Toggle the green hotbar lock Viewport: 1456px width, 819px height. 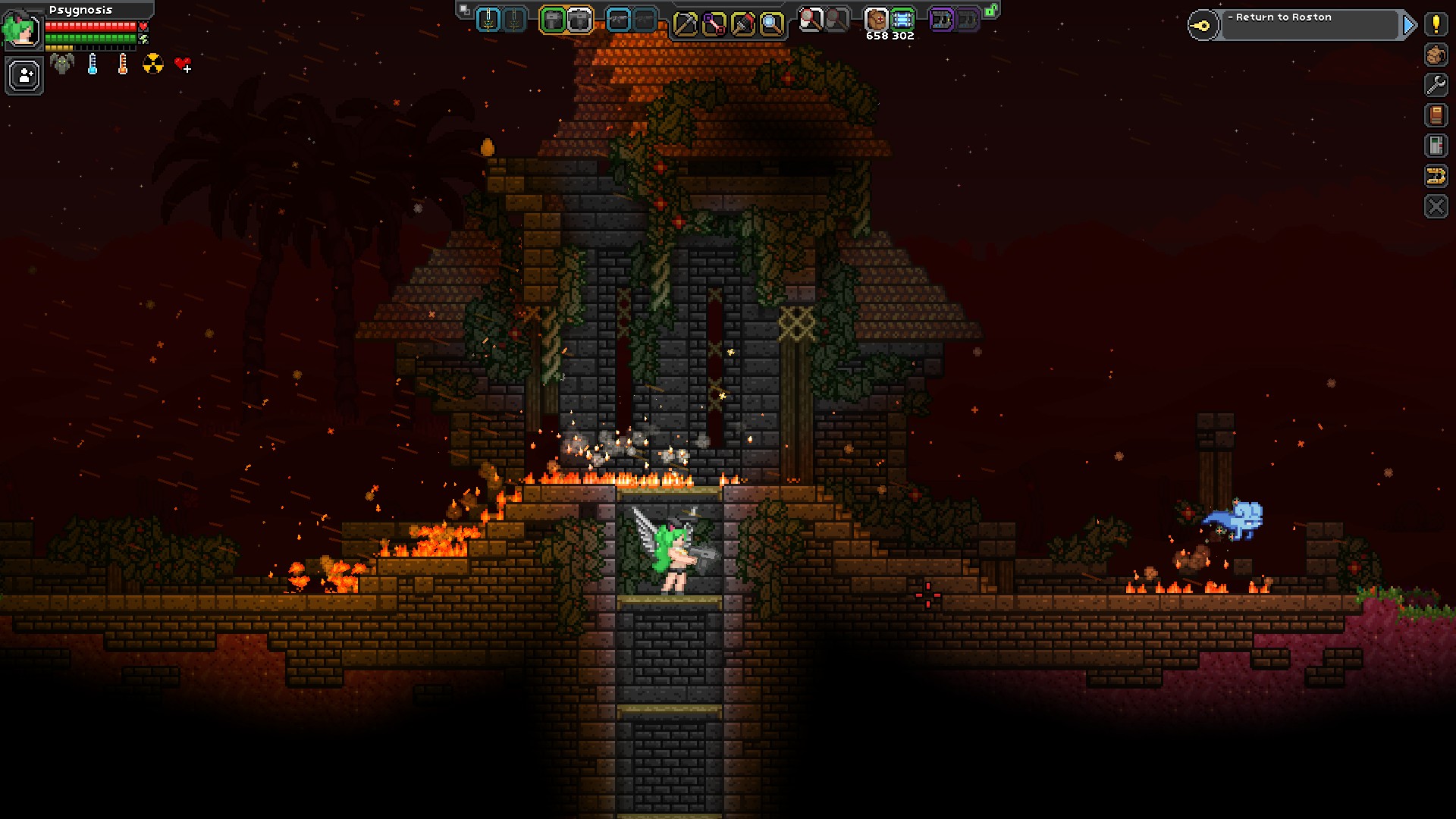coord(990,11)
